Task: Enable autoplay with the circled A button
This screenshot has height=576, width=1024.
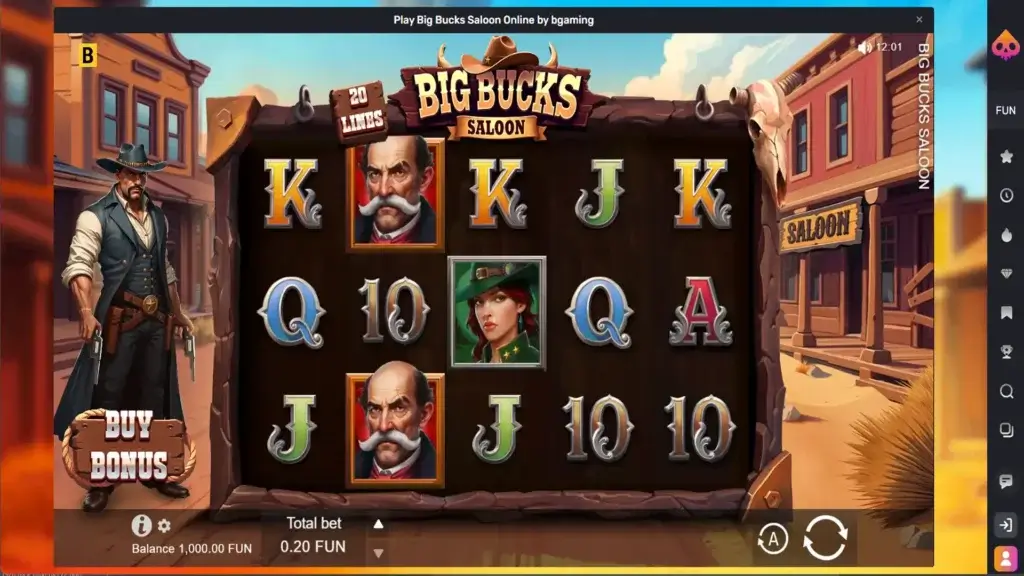Action: [x=772, y=540]
